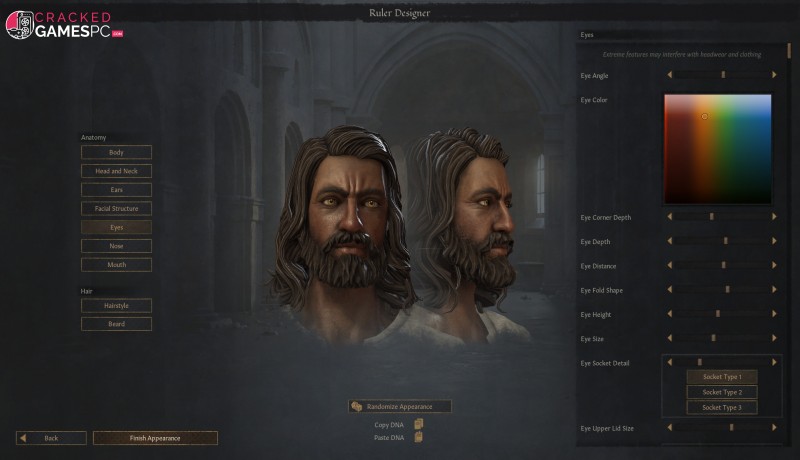
Task: Switch to Beard options
Action: (116, 324)
